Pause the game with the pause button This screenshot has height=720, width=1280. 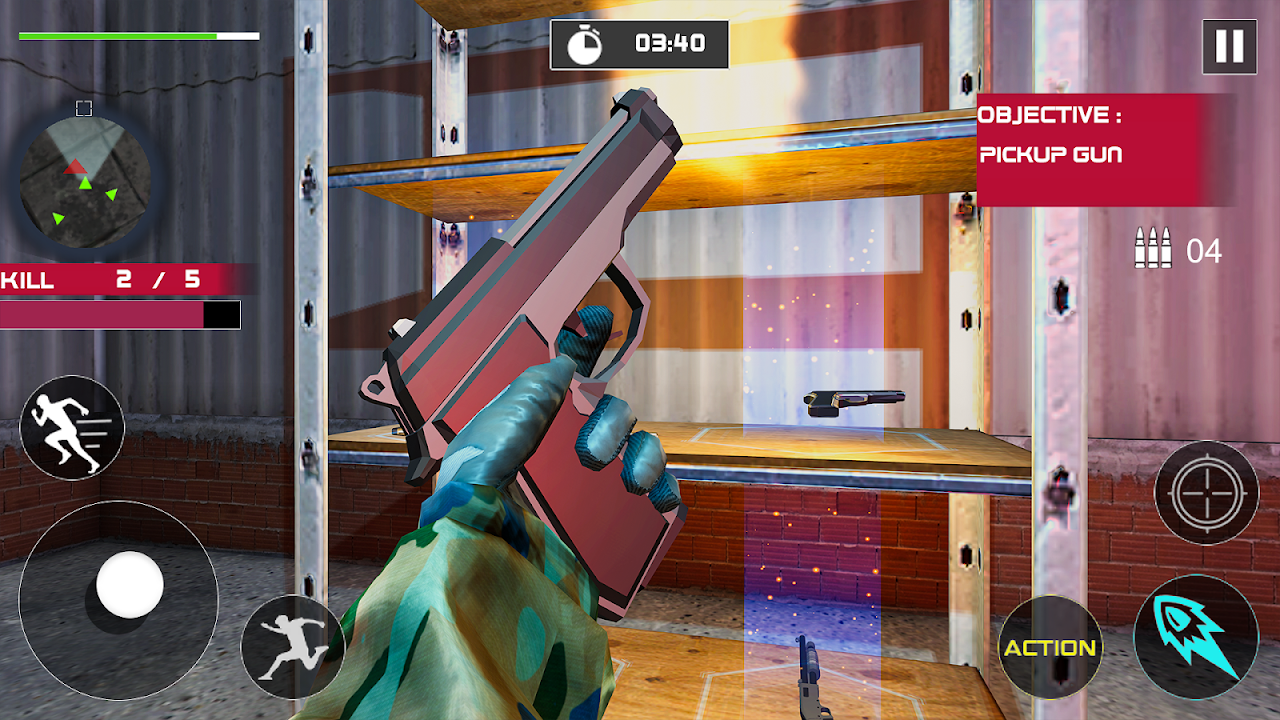[x=1229, y=46]
